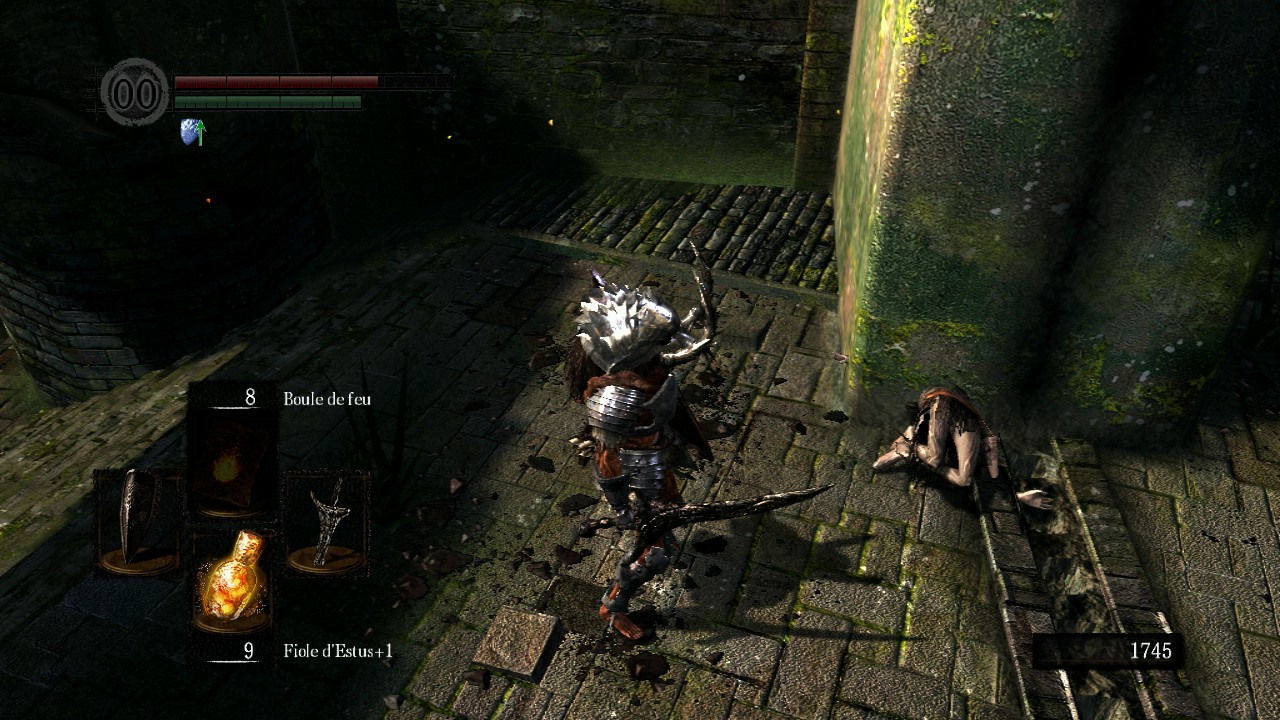
Task: Select the left-hand shield slot
Action: 137,522
